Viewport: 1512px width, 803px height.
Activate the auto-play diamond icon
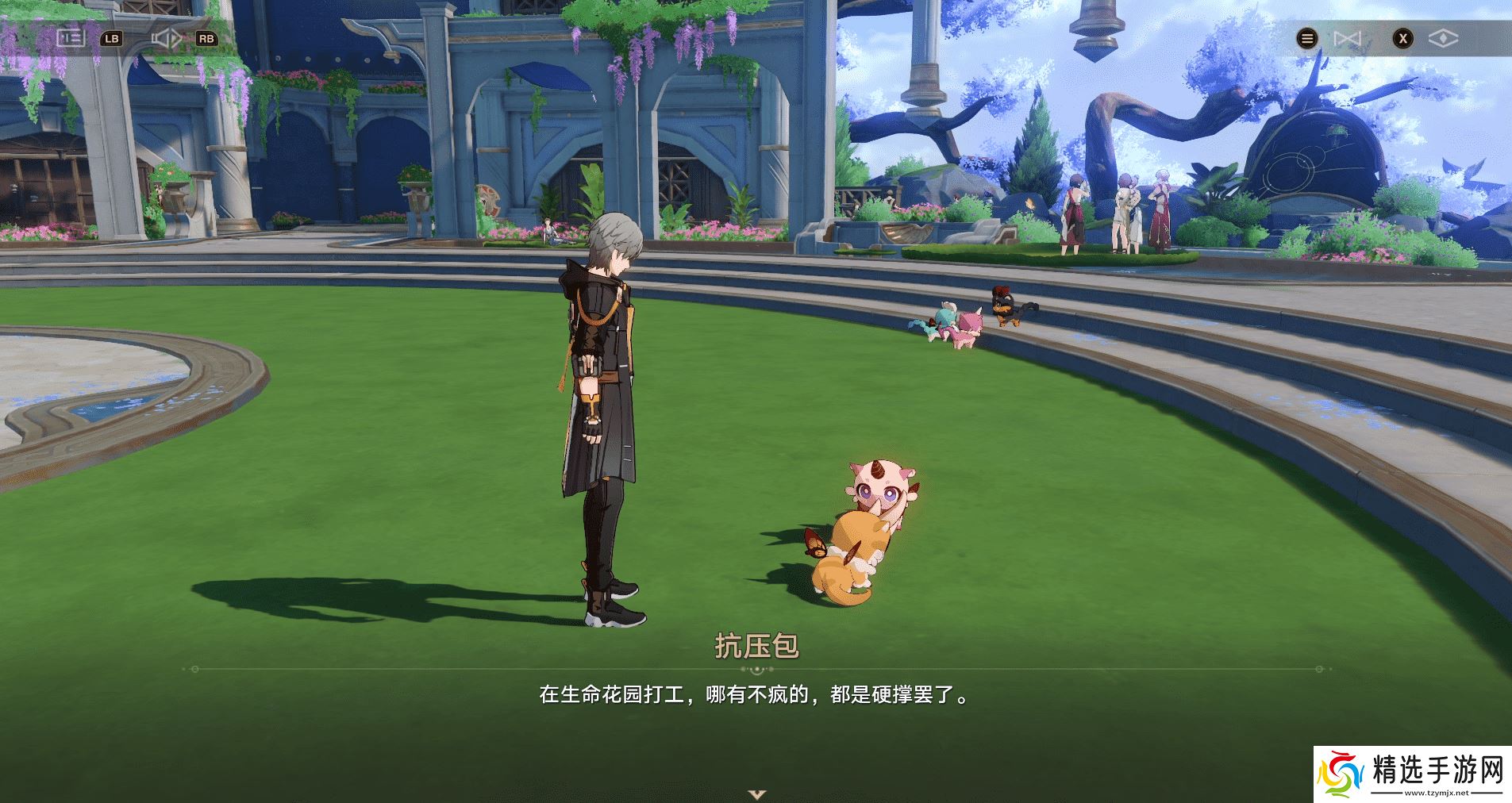pyautogui.click(x=1443, y=37)
